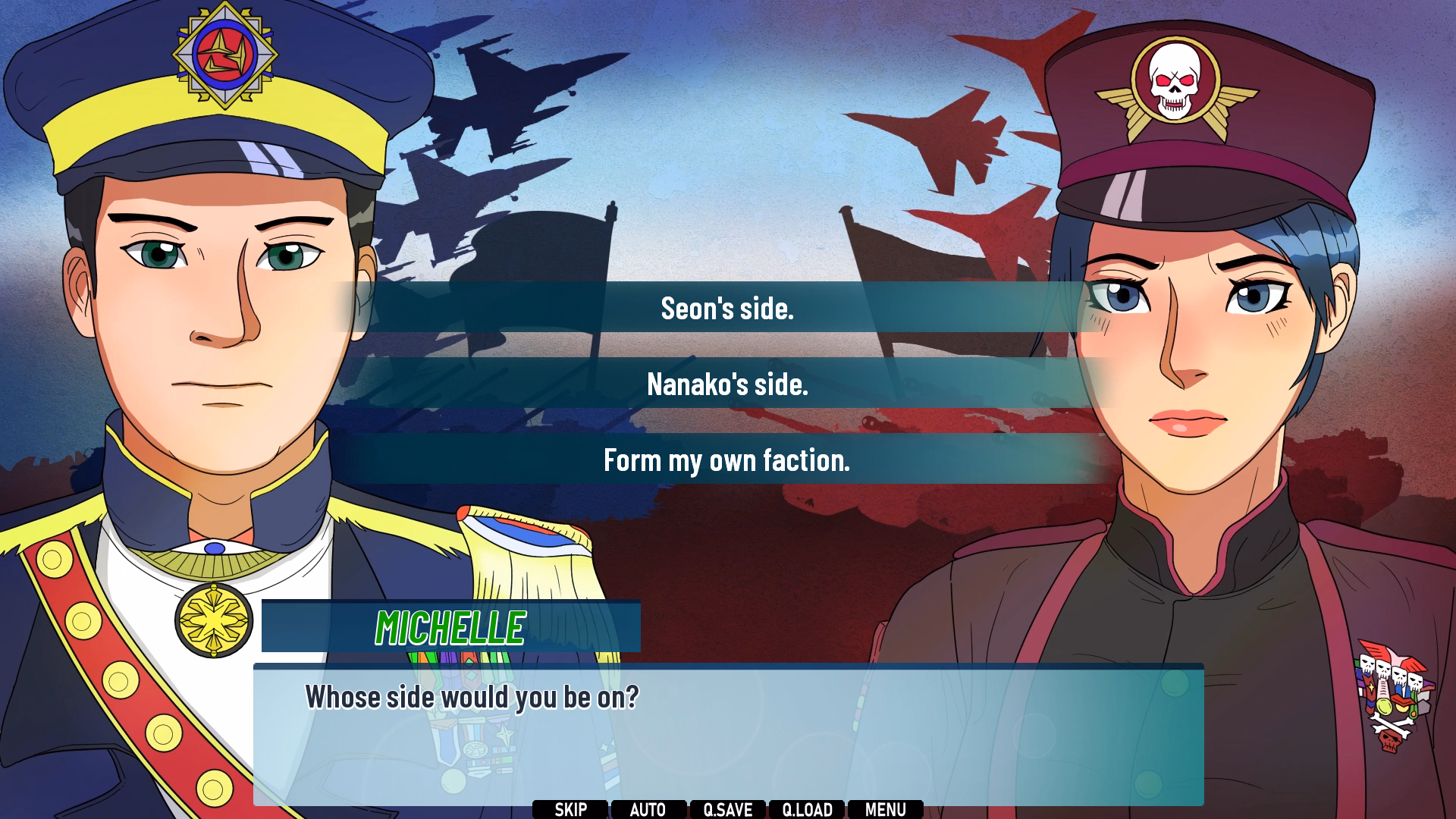
Task: Click the MICHELLE name plate
Action: (x=450, y=627)
